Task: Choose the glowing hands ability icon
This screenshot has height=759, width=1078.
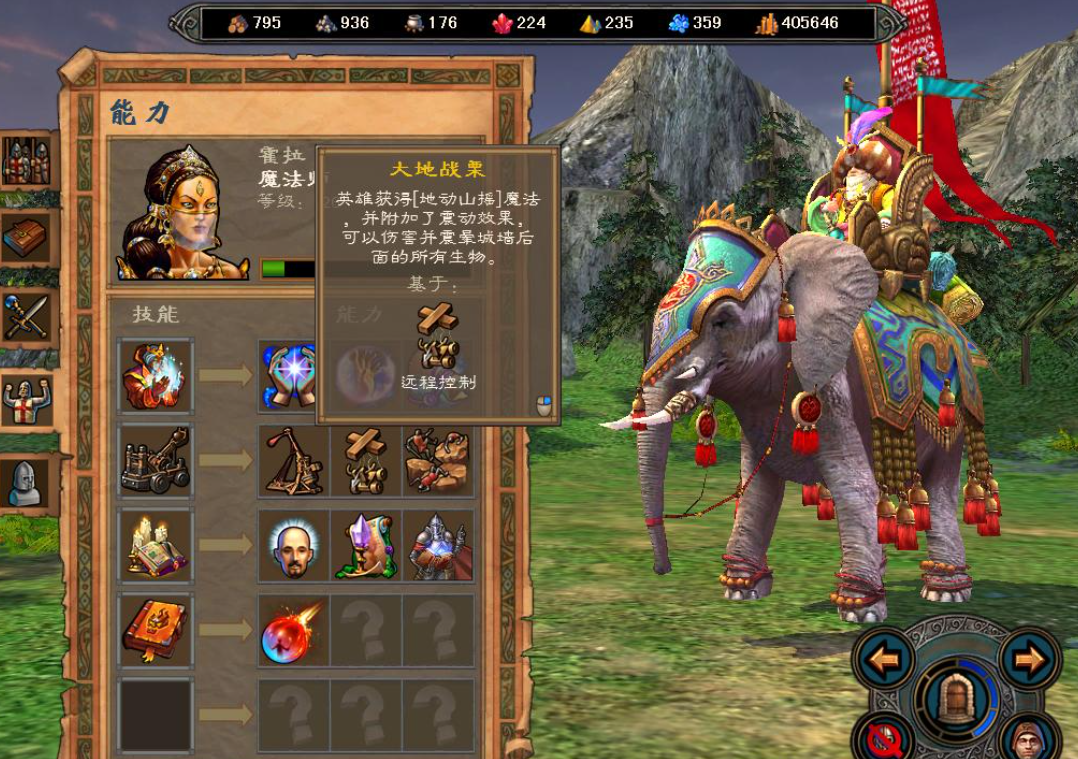Action: [293, 375]
